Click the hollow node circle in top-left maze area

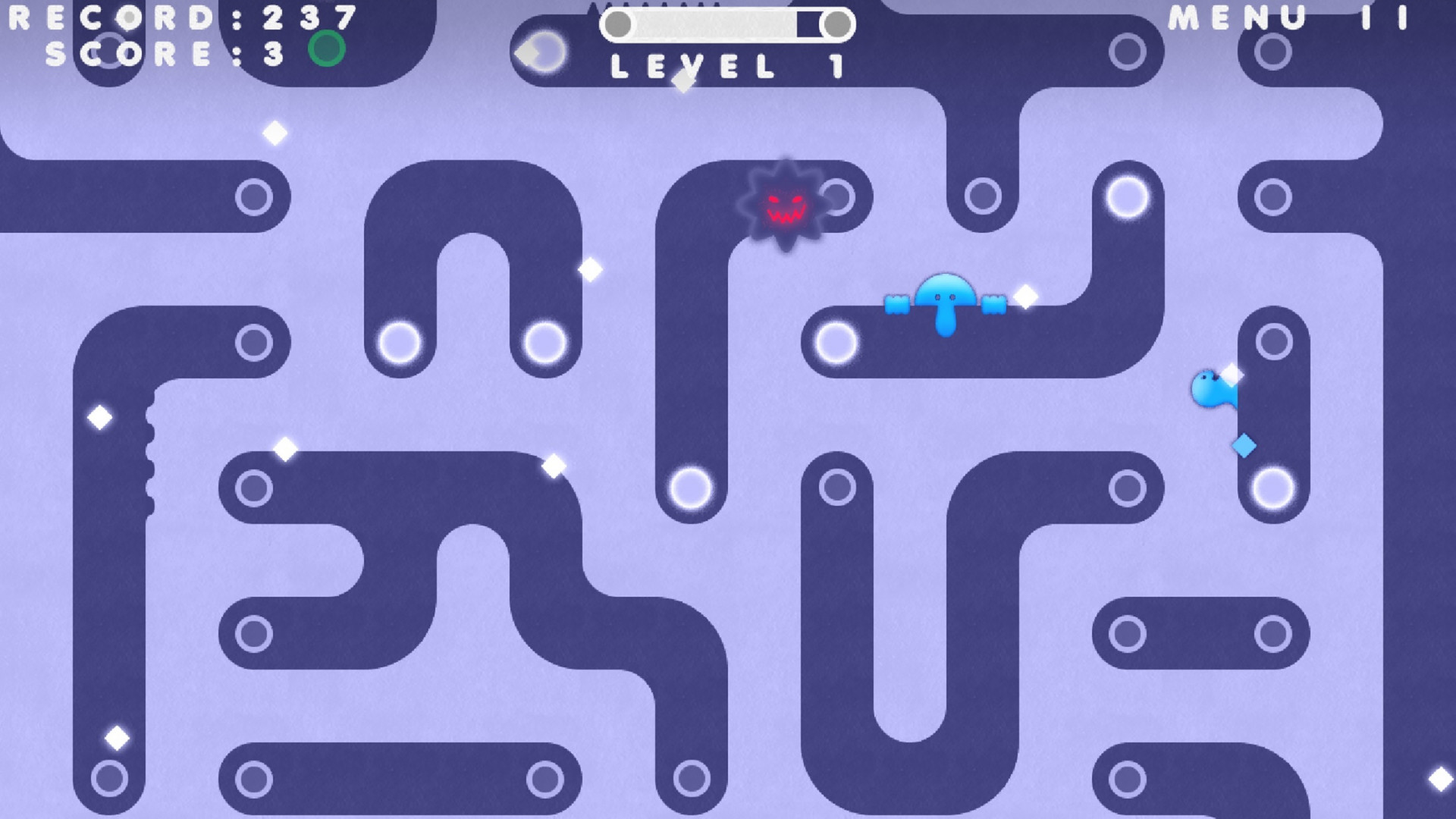pyautogui.click(x=253, y=196)
